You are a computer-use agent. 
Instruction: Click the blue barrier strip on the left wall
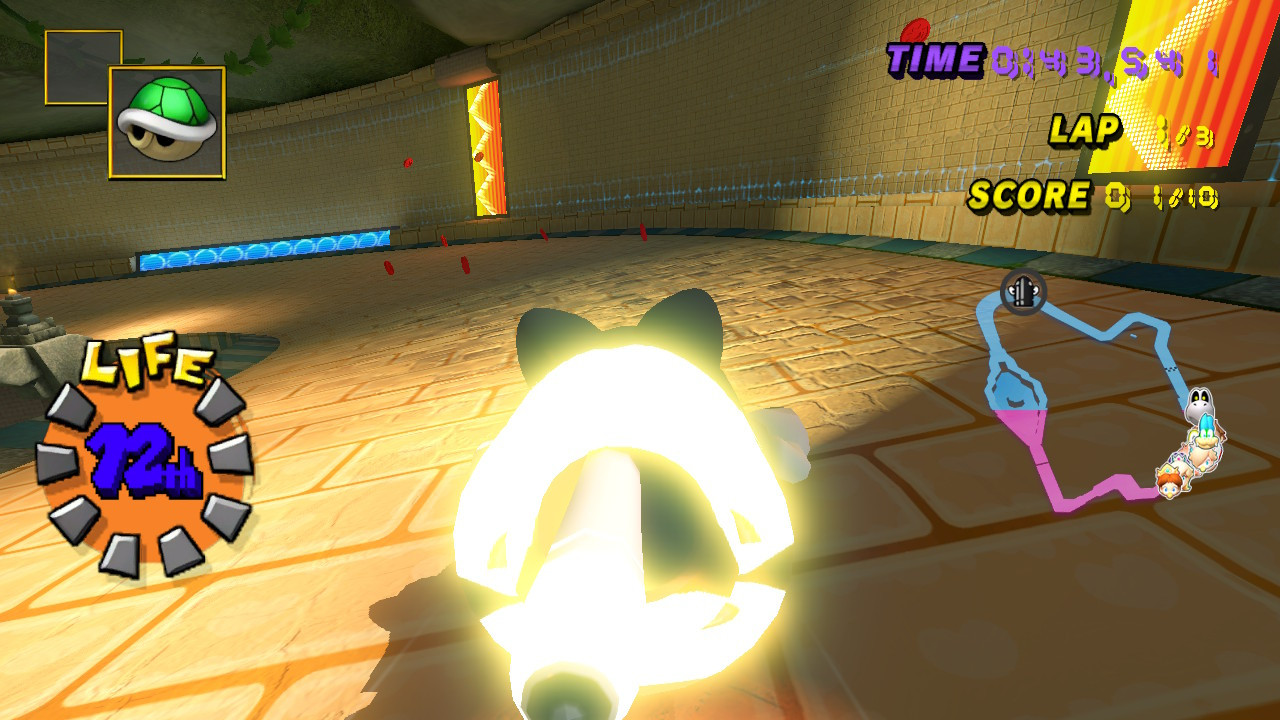click(x=260, y=250)
